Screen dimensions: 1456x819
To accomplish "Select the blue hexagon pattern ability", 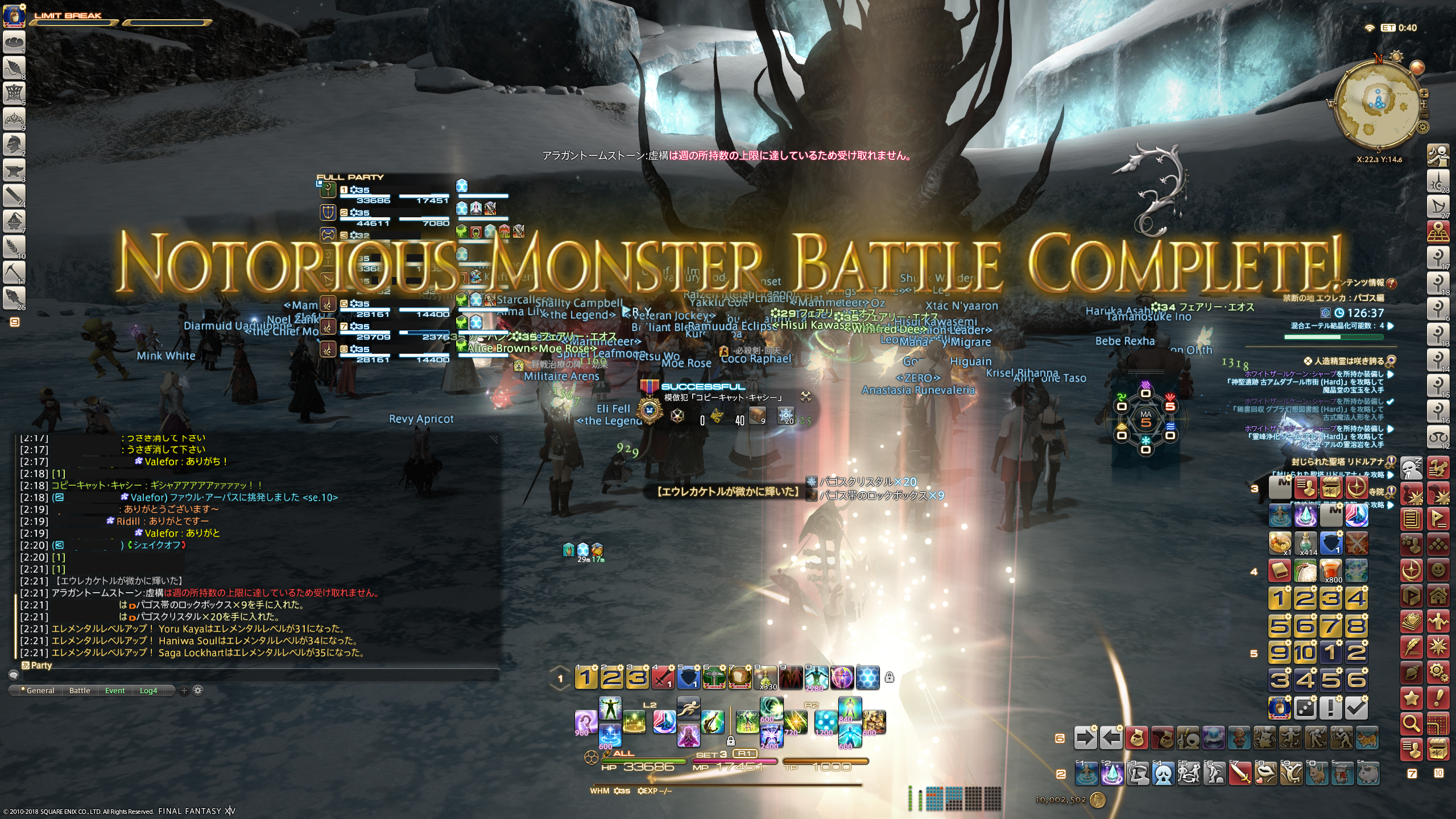I will coord(867,677).
